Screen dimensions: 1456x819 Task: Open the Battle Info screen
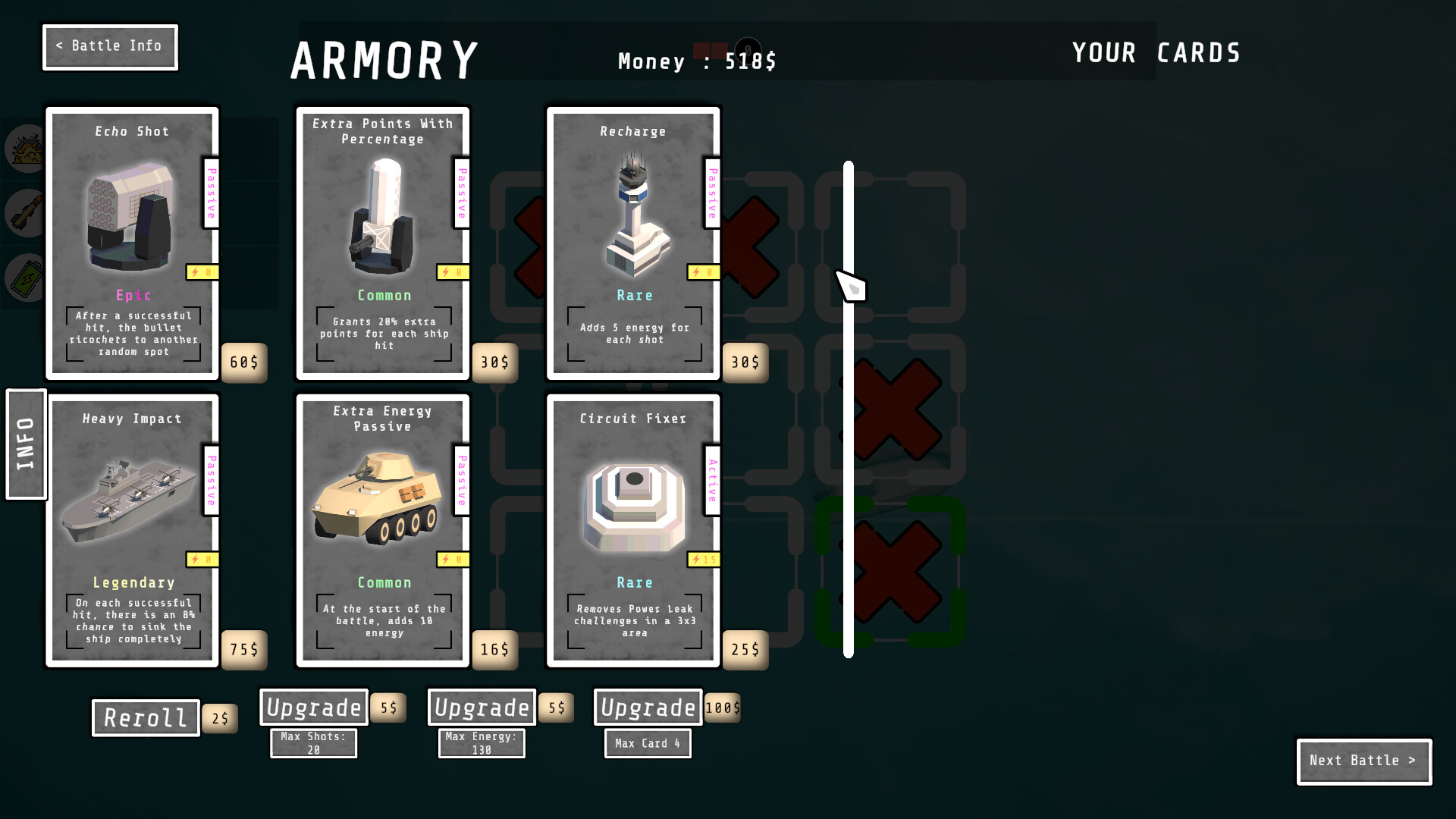[110, 46]
